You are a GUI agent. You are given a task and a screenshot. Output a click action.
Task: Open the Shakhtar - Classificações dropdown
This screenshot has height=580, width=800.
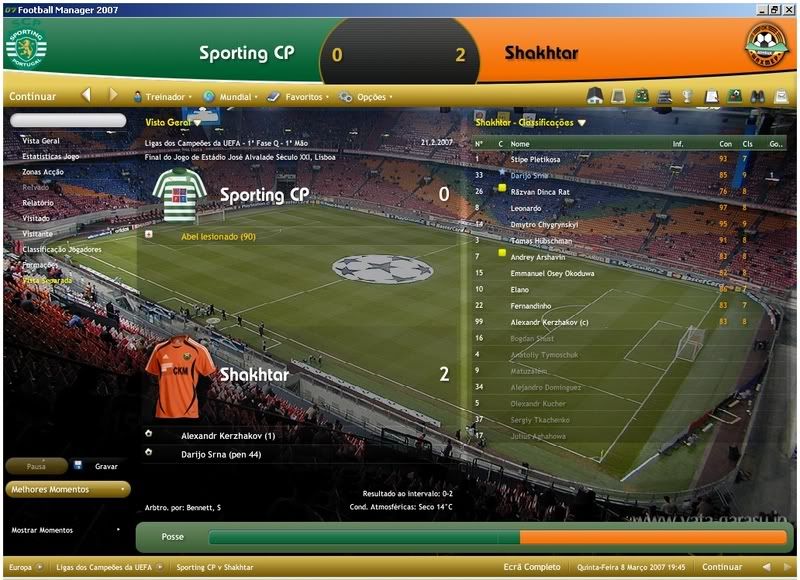(530, 122)
